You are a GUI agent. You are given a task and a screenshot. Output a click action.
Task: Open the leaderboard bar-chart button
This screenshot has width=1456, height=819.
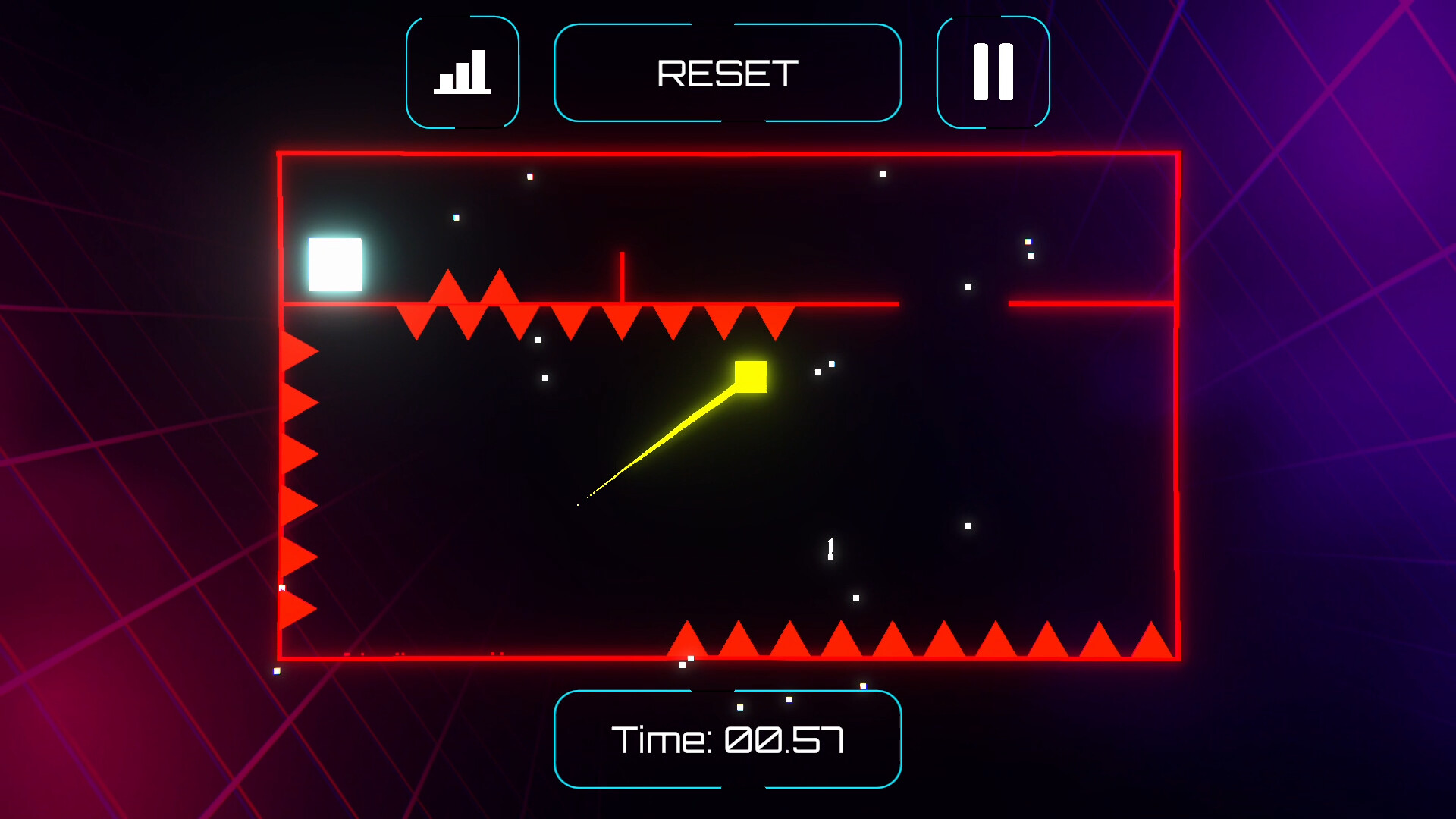click(463, 73)
